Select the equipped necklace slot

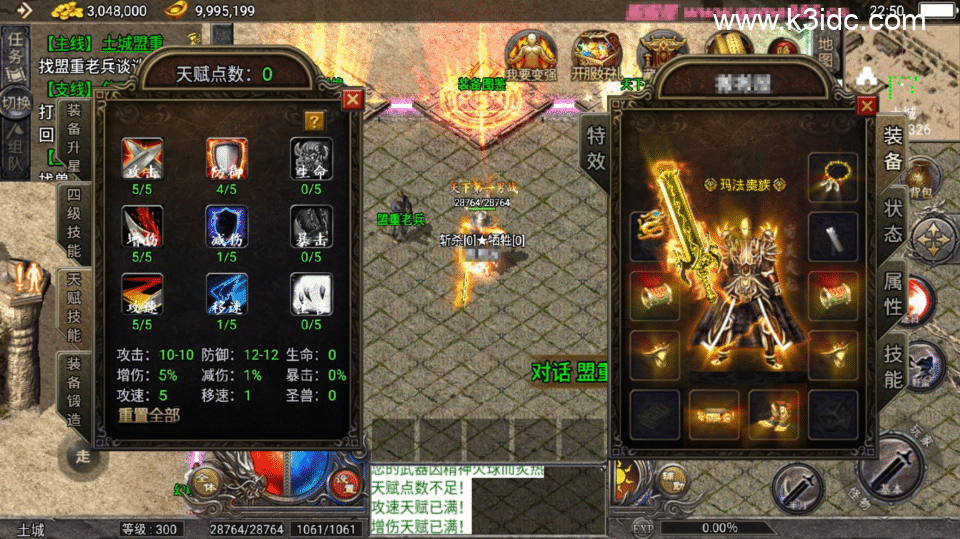point(833,177)
